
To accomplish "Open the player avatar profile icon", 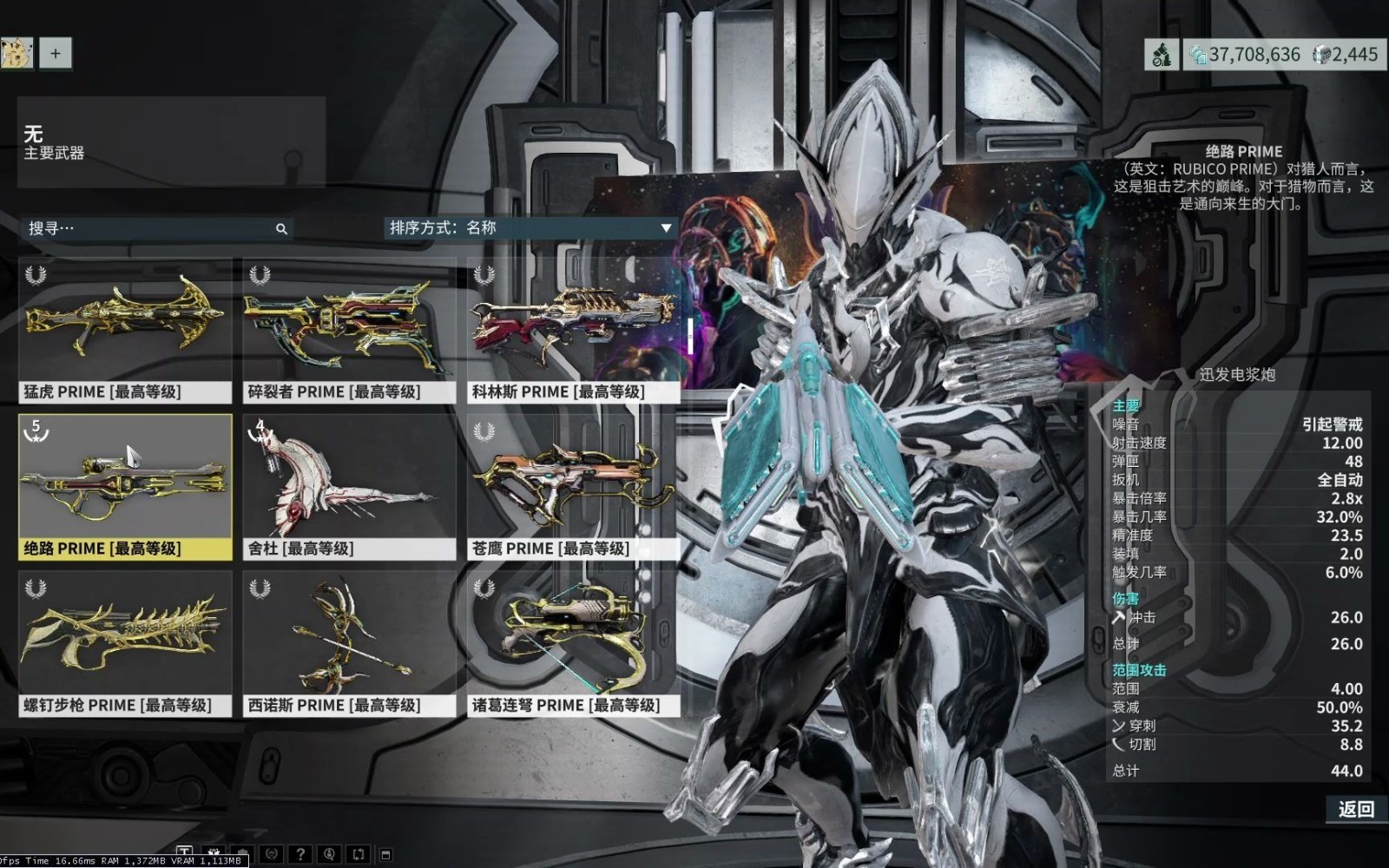I will click(16, 53).
